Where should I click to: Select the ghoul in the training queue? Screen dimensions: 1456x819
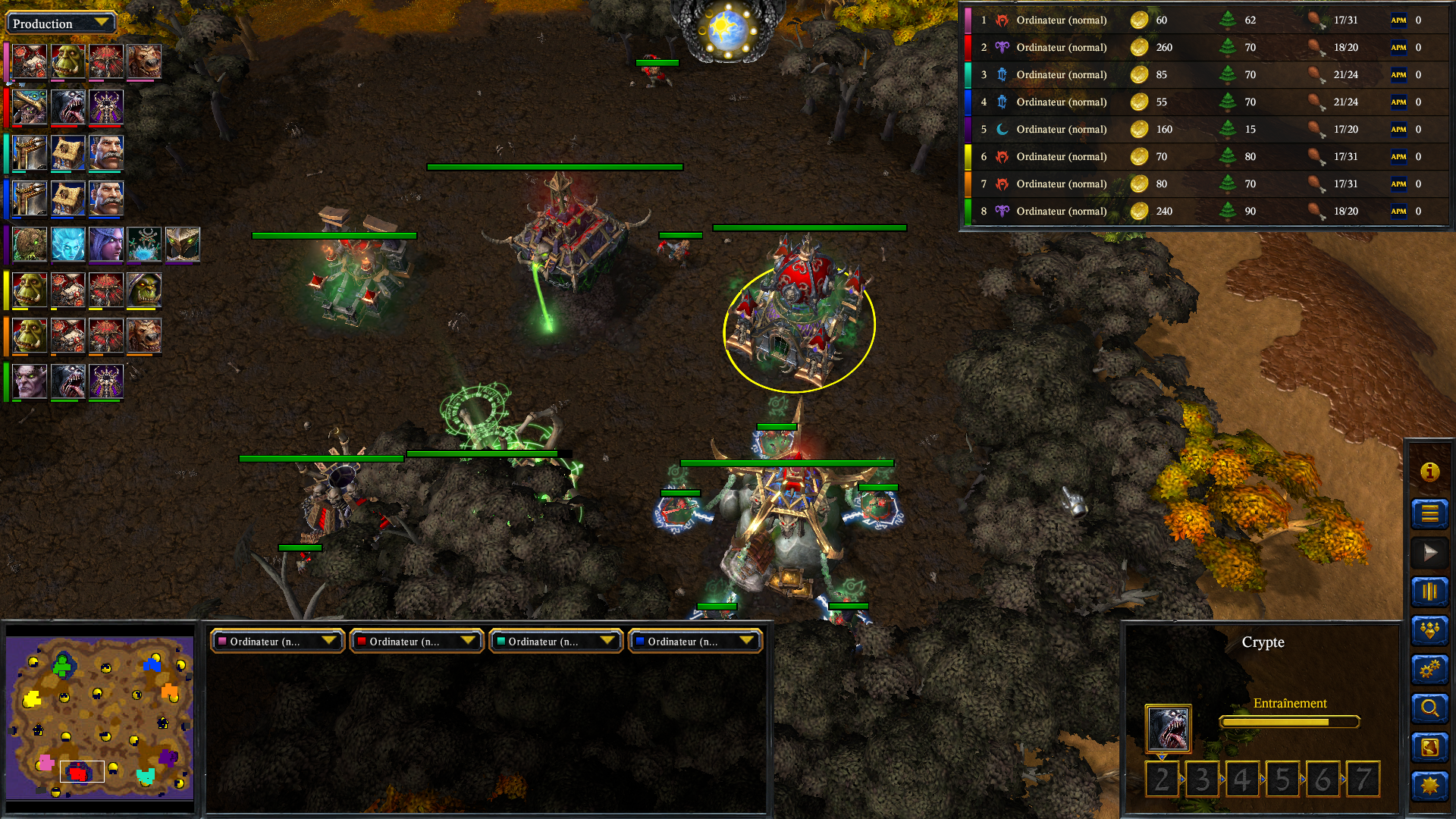point(1168,729)
